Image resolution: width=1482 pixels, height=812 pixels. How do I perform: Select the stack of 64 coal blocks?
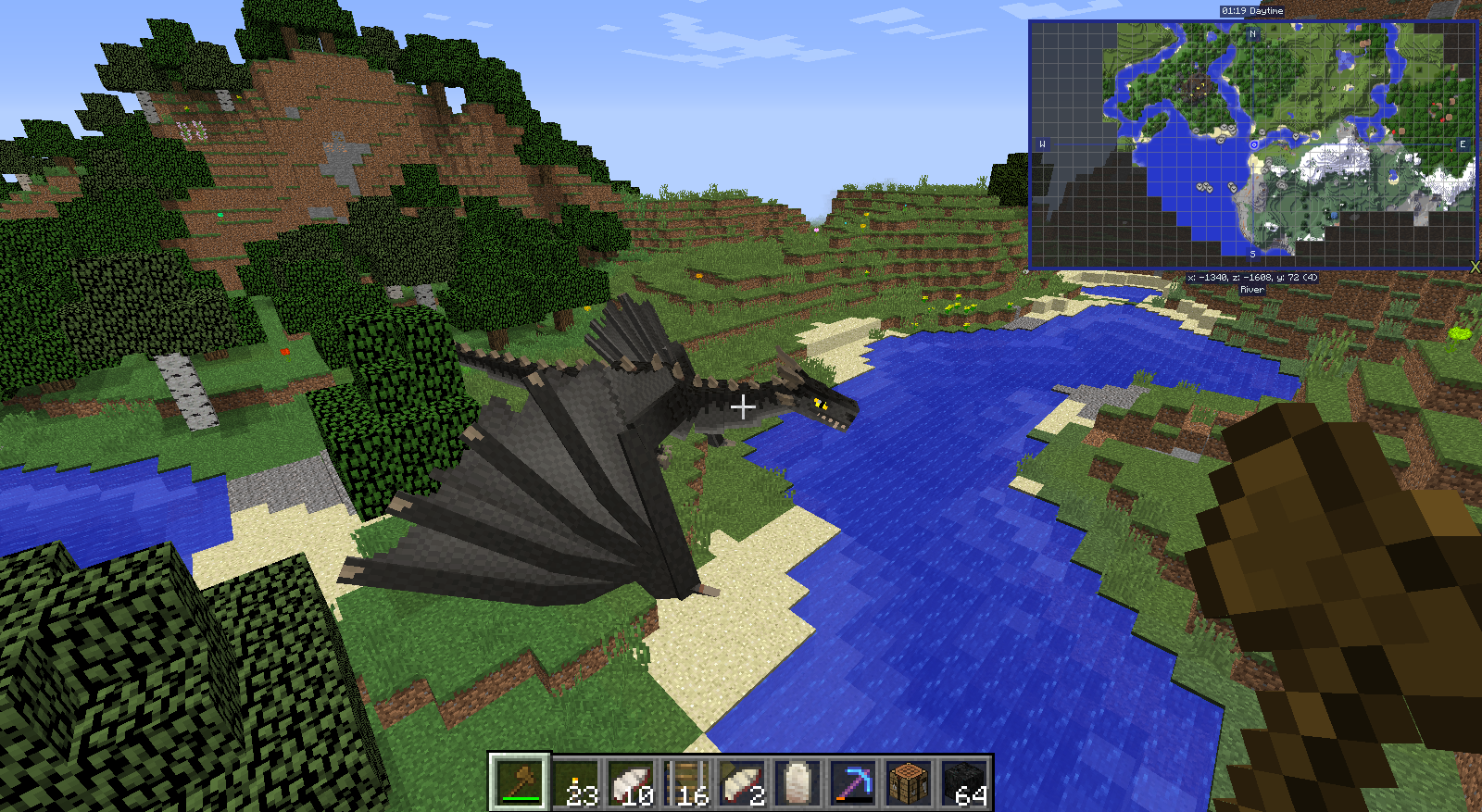[965, 782]
